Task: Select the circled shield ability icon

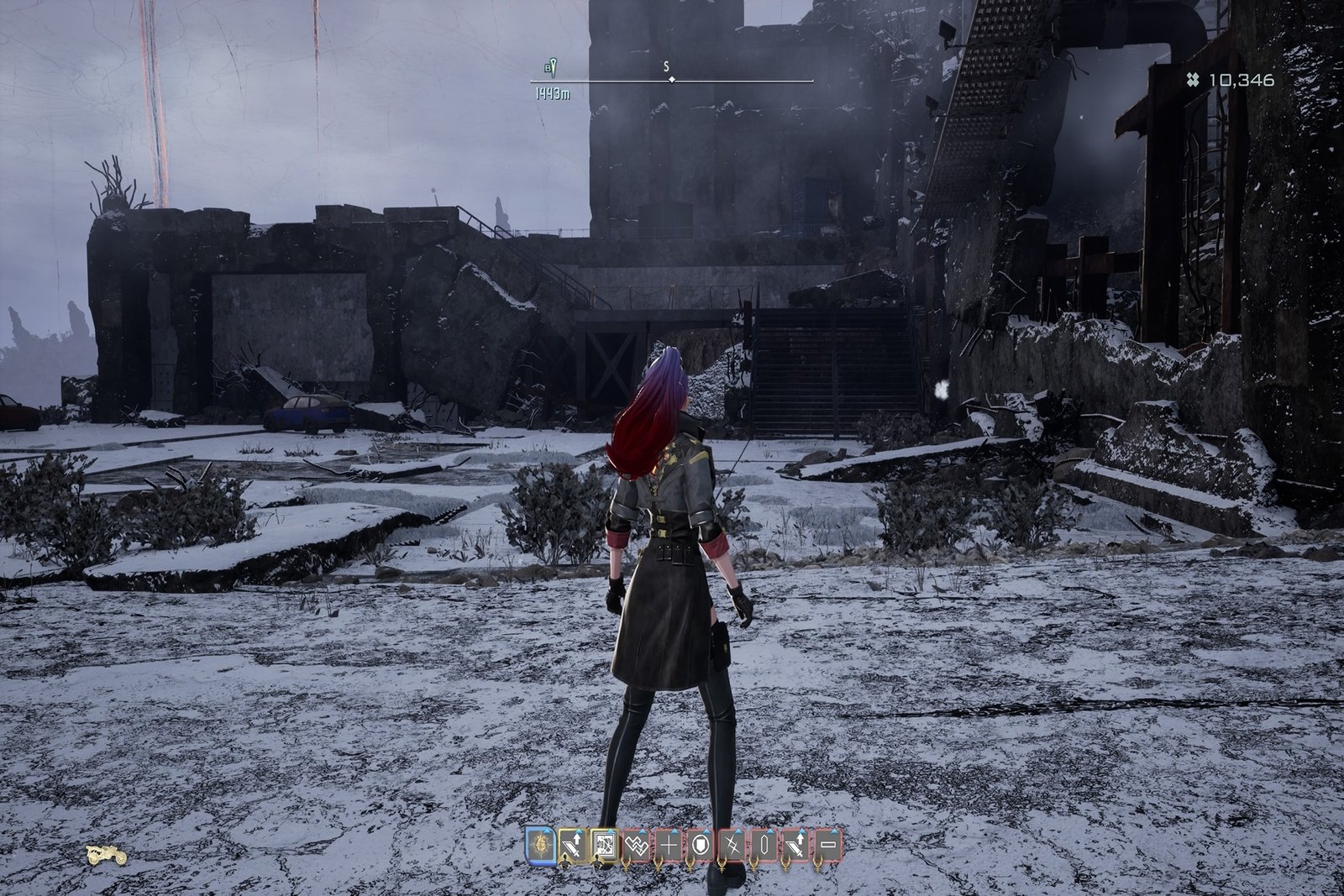Action: tap(701, 846)
